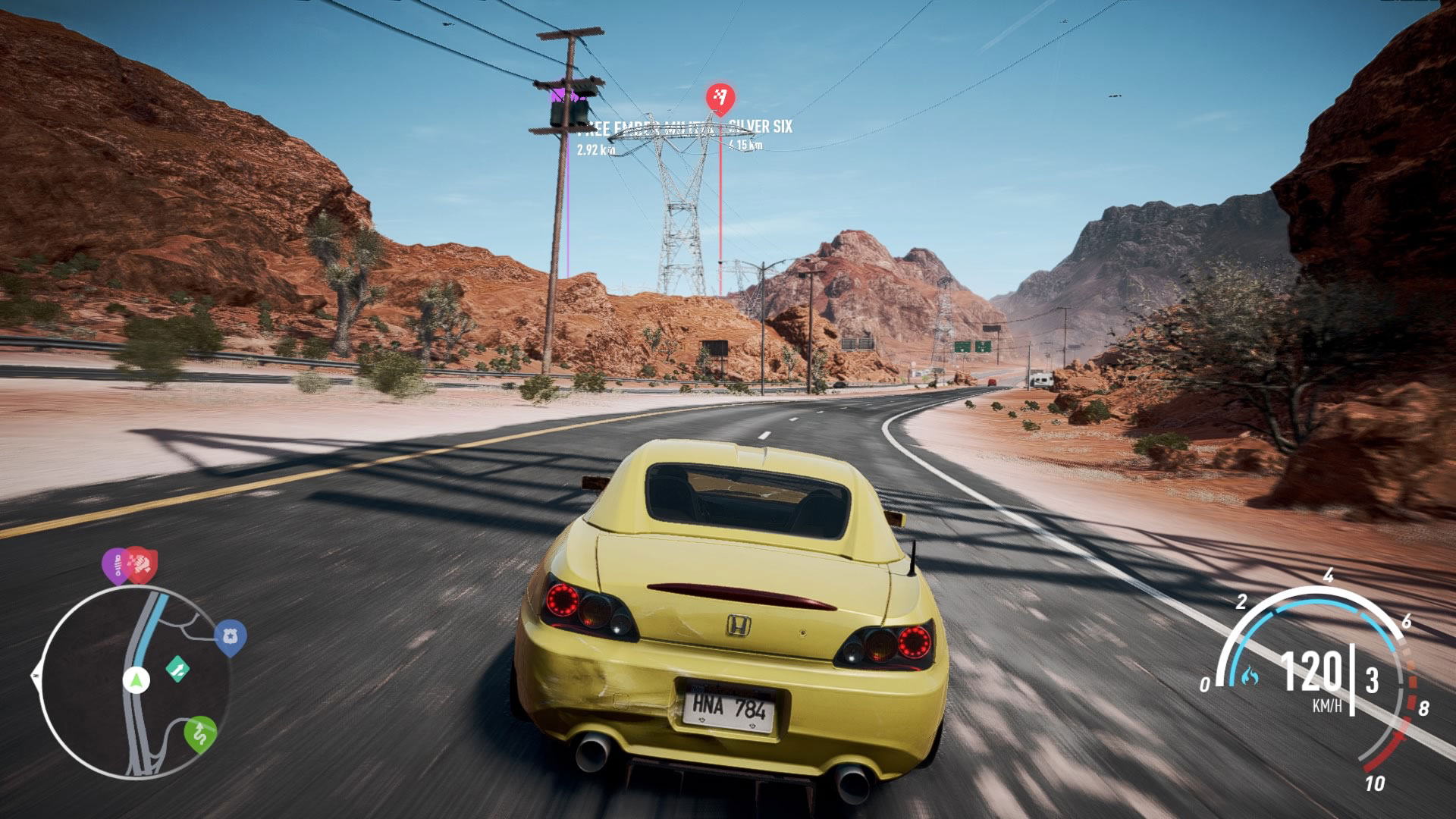The image size is (1456, 819).
Task: Select the Silver Six checkered flag waypoint
Action: (720, 99)
